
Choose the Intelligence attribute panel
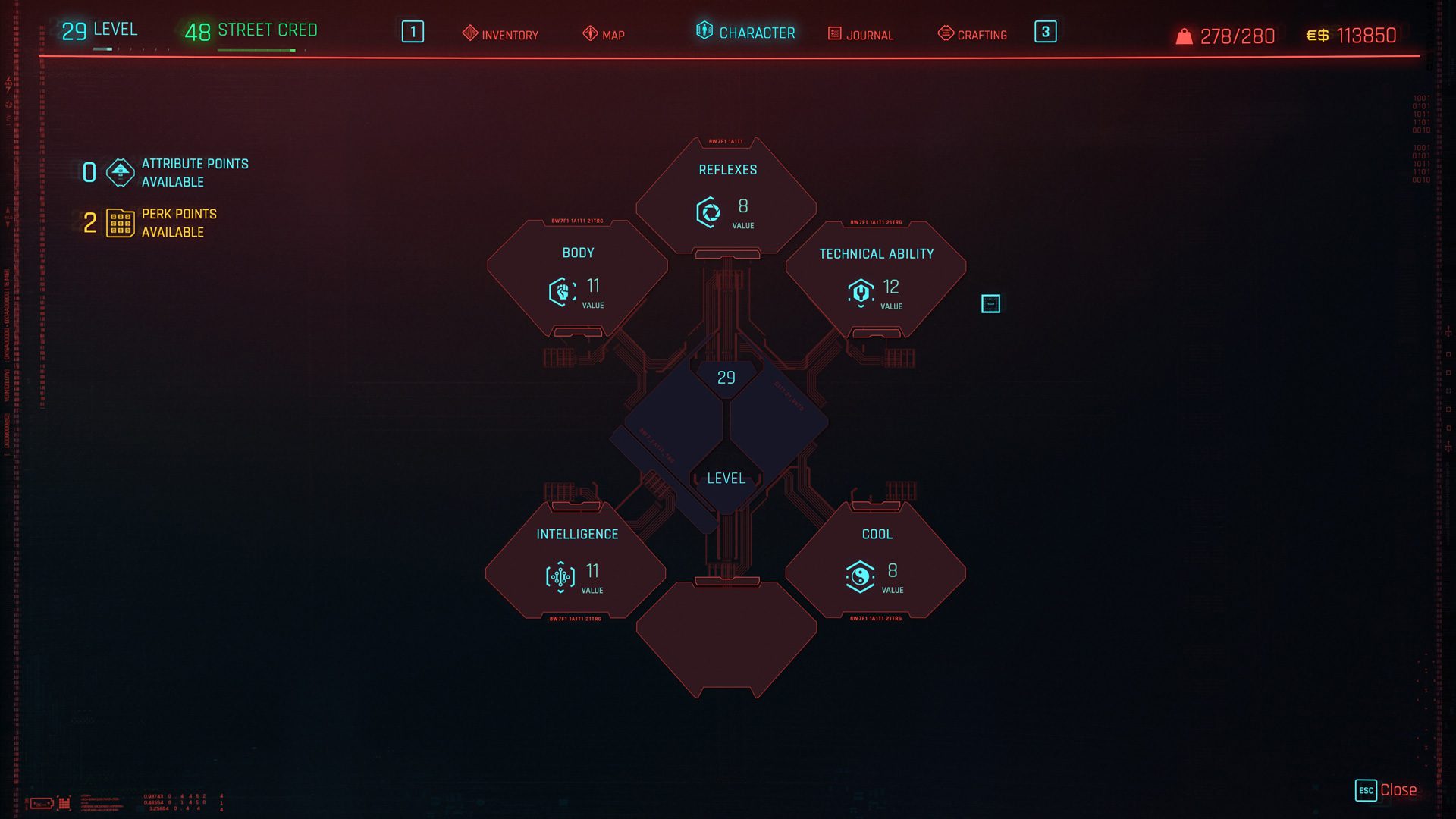[x=576, y=561]
